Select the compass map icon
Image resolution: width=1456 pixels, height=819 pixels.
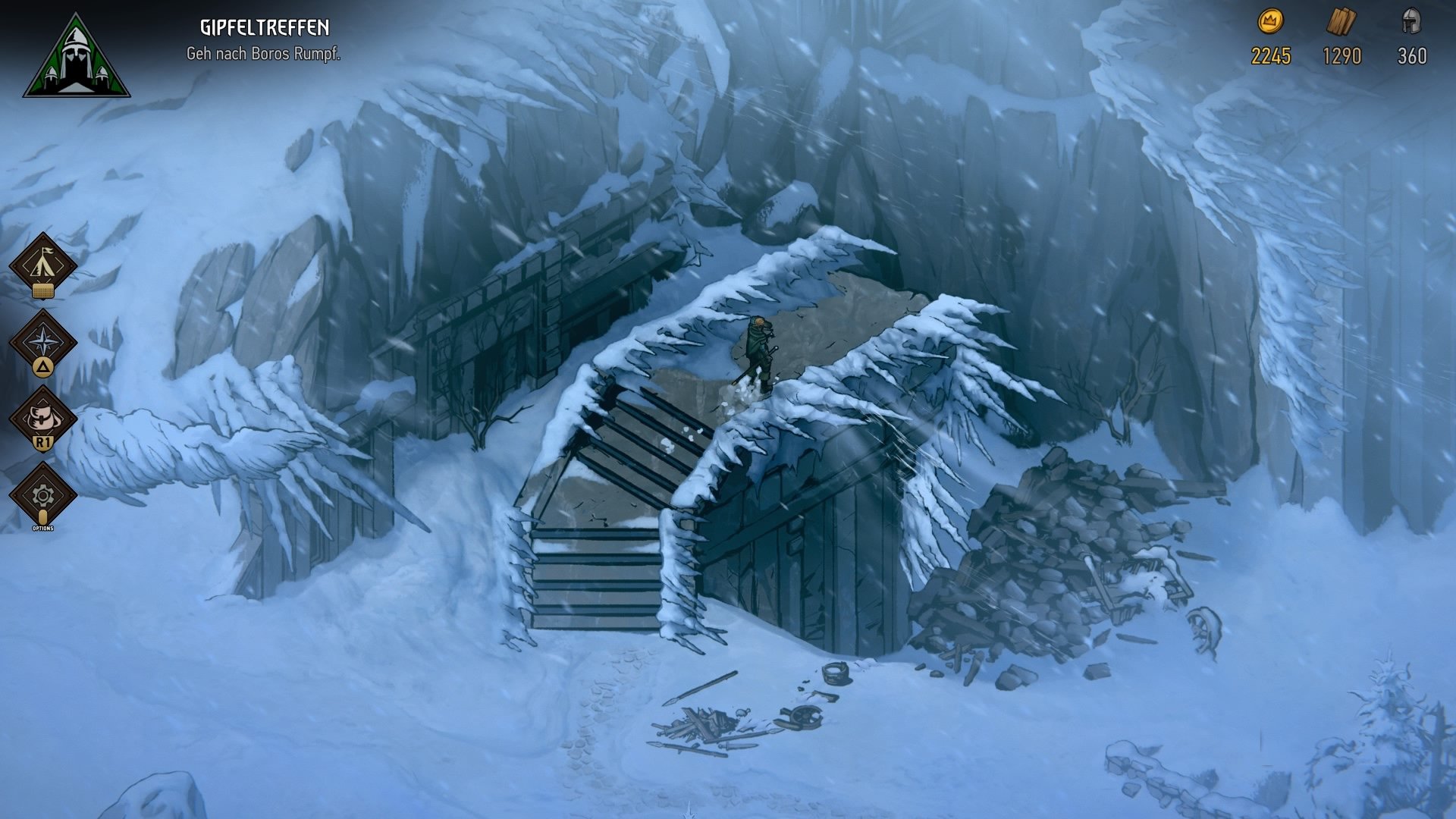pos(43,339)
